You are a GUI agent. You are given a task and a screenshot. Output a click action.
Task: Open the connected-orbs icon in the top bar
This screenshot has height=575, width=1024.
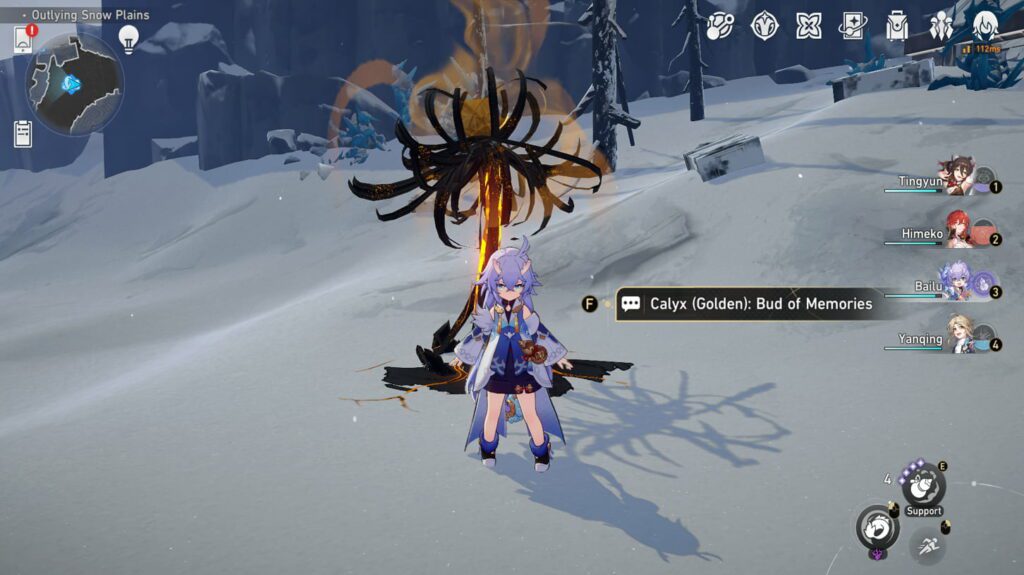point(719,25)
